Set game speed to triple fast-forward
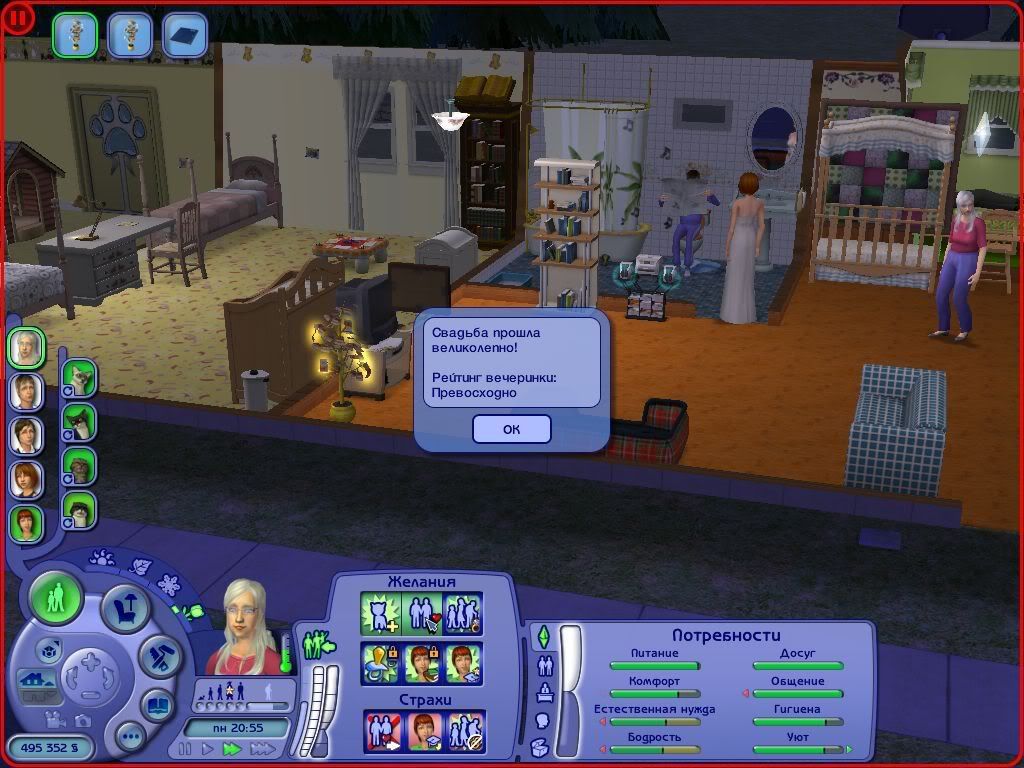 click(262, 748)
